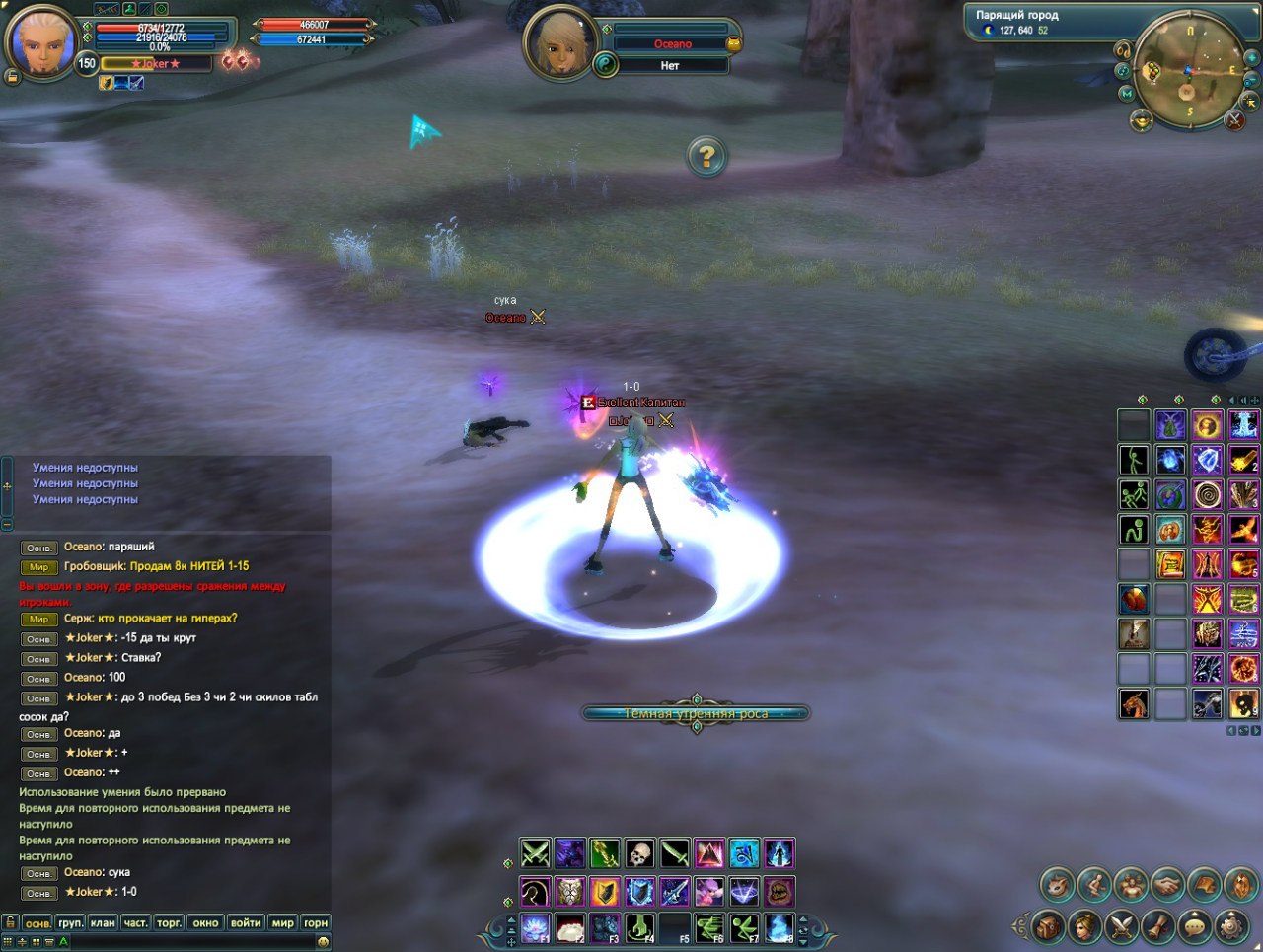Open the crossed swords skills menu
Screen dimensions: 1263x952
pos(1122,926)
